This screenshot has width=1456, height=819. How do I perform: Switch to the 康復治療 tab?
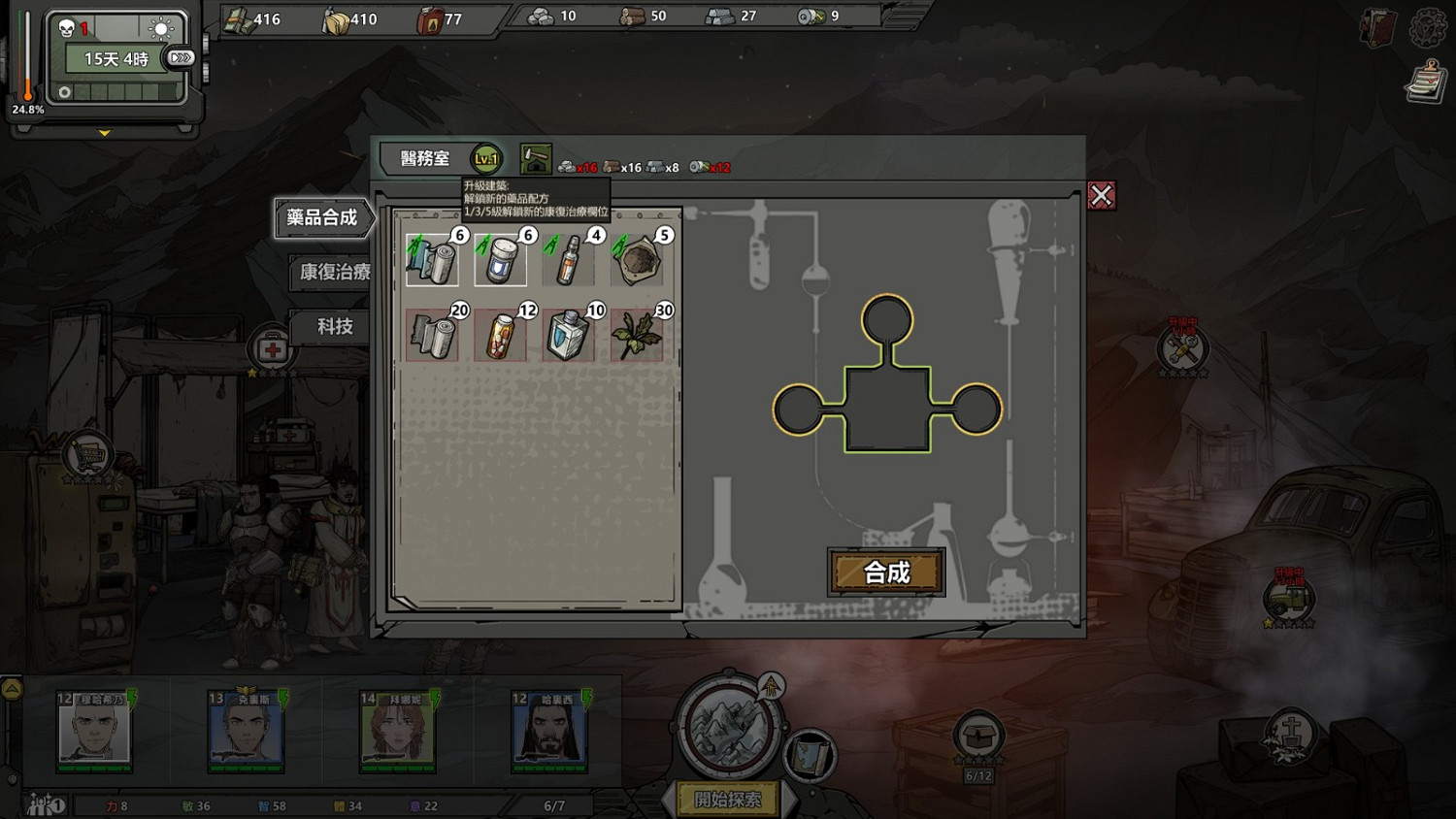pyautogui.click(x=334, y=273)
